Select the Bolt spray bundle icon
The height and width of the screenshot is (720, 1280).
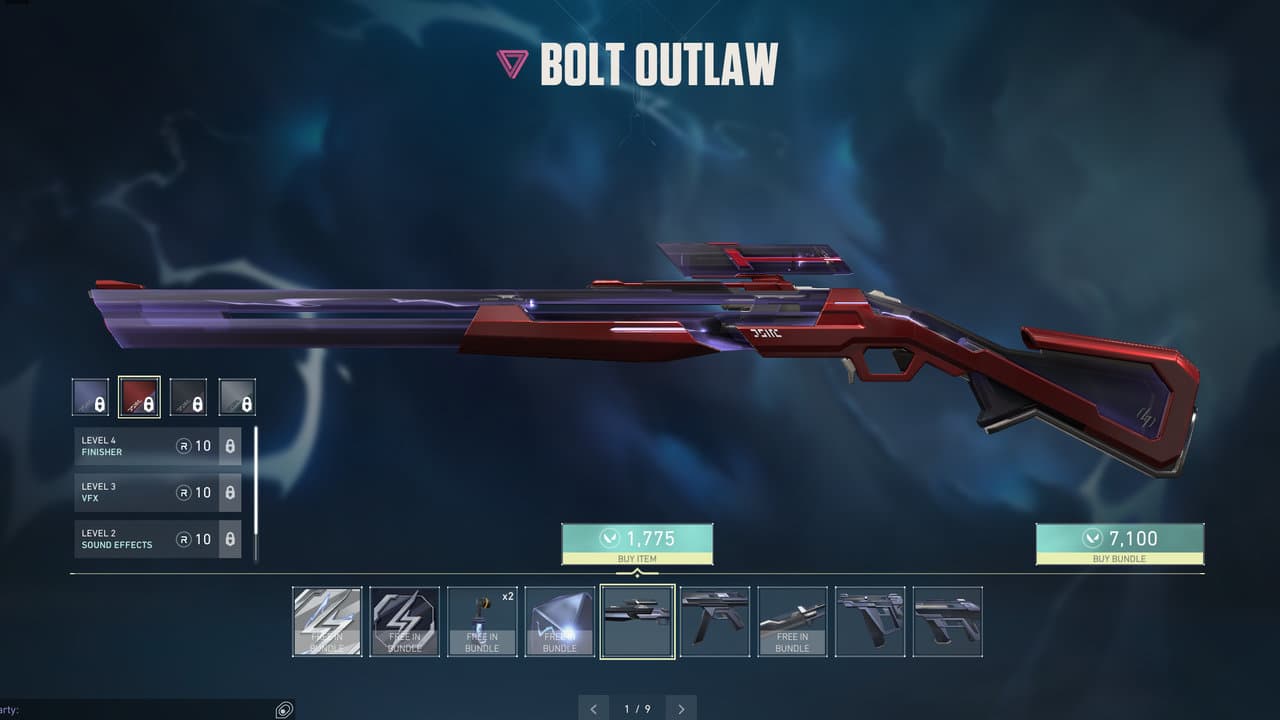point(327,620)
